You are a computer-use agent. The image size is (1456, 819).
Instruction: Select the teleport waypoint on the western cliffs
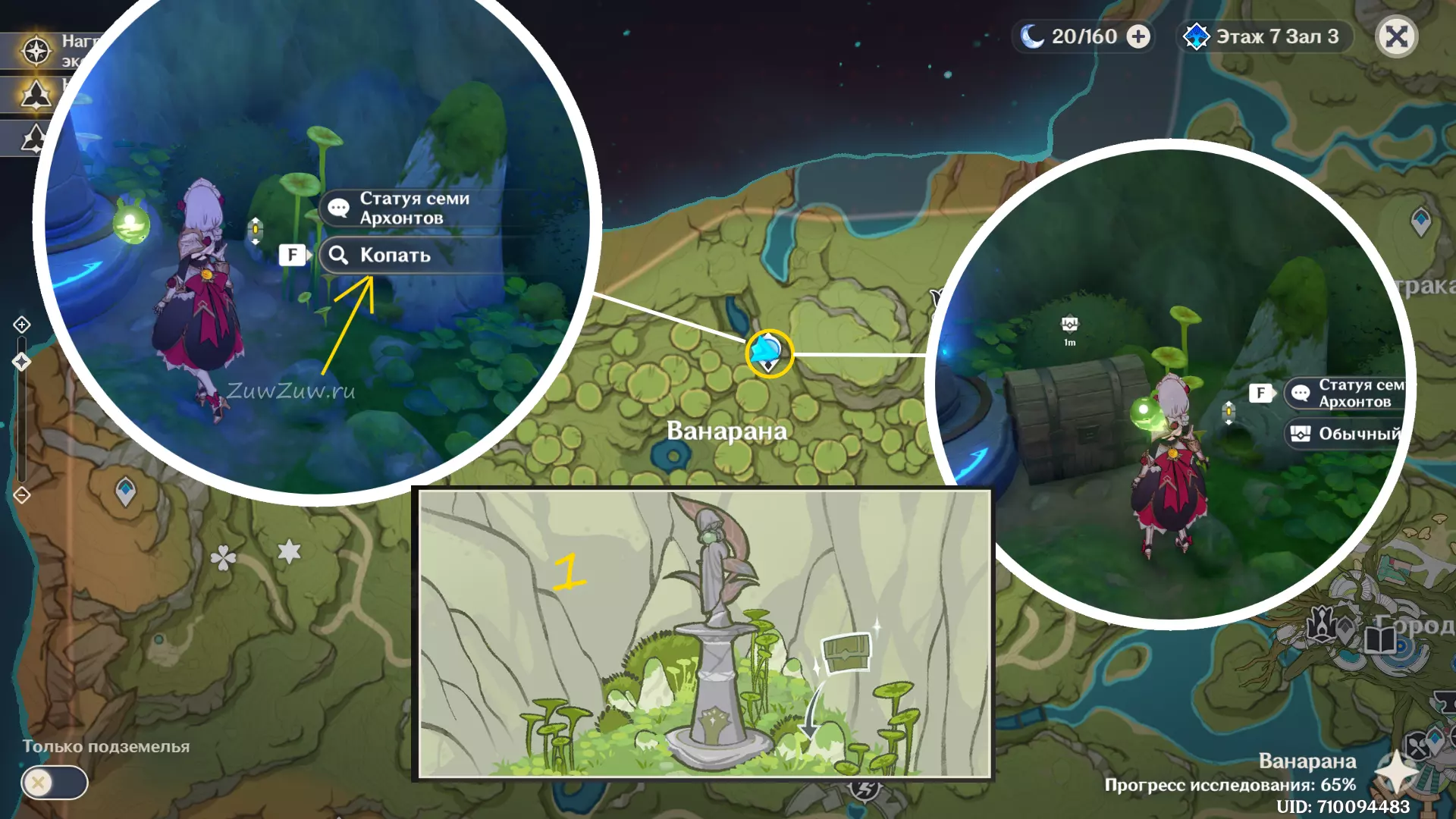125,491
